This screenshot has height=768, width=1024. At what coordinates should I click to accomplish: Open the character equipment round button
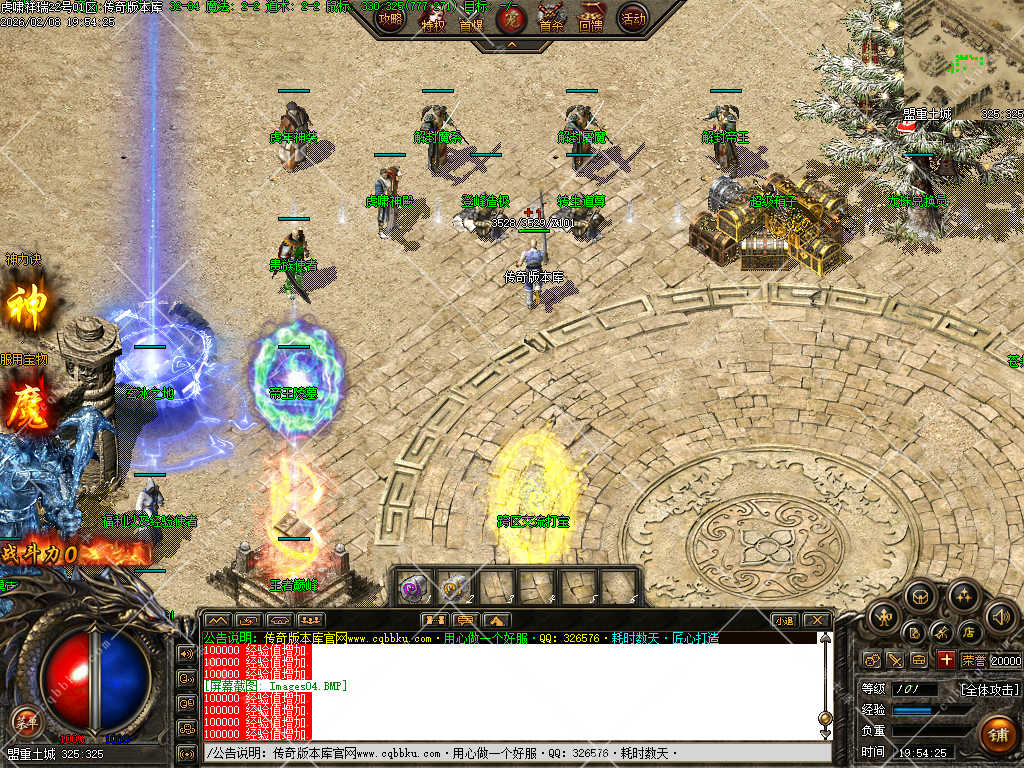tap(882, 617)
